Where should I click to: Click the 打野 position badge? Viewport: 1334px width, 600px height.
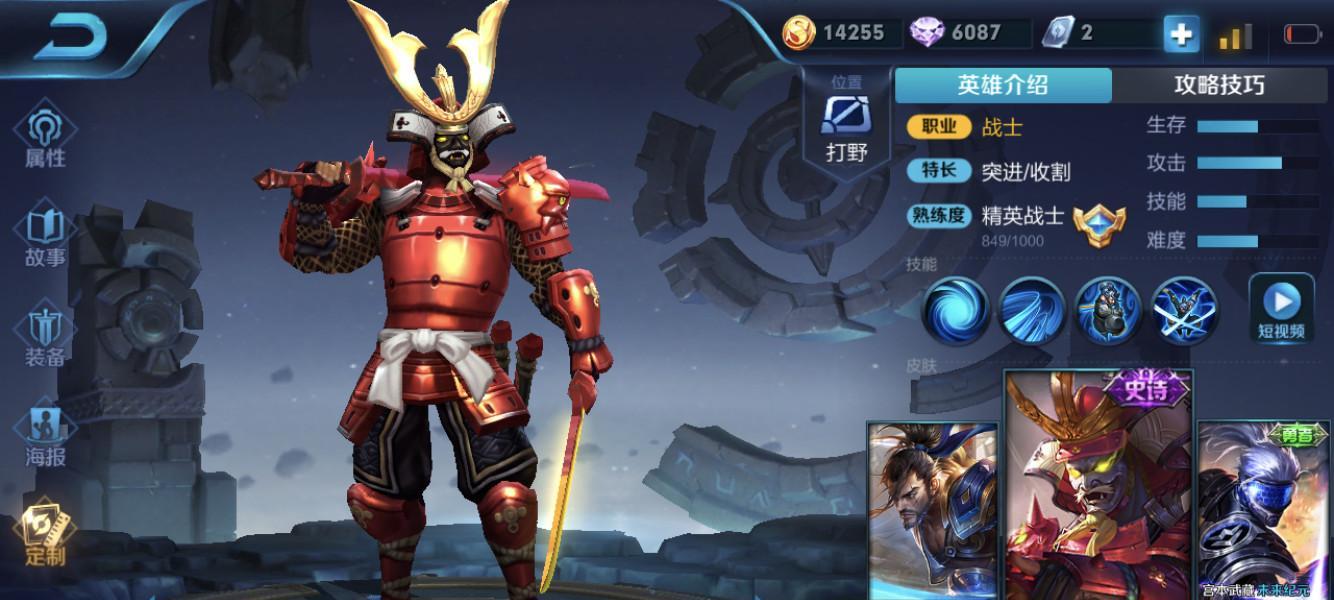846,122
